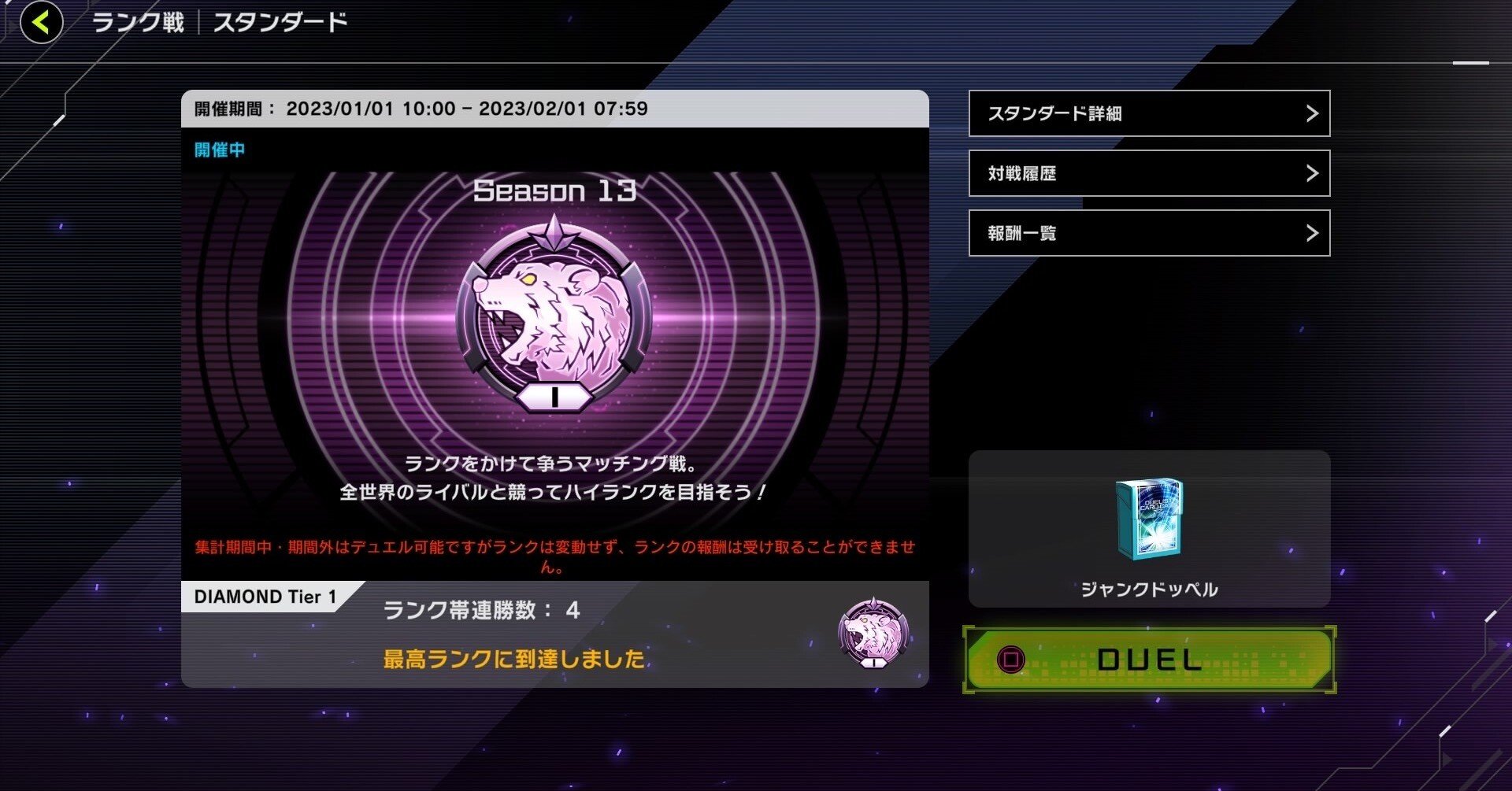Click the スタンダード title label

(280, 22)
